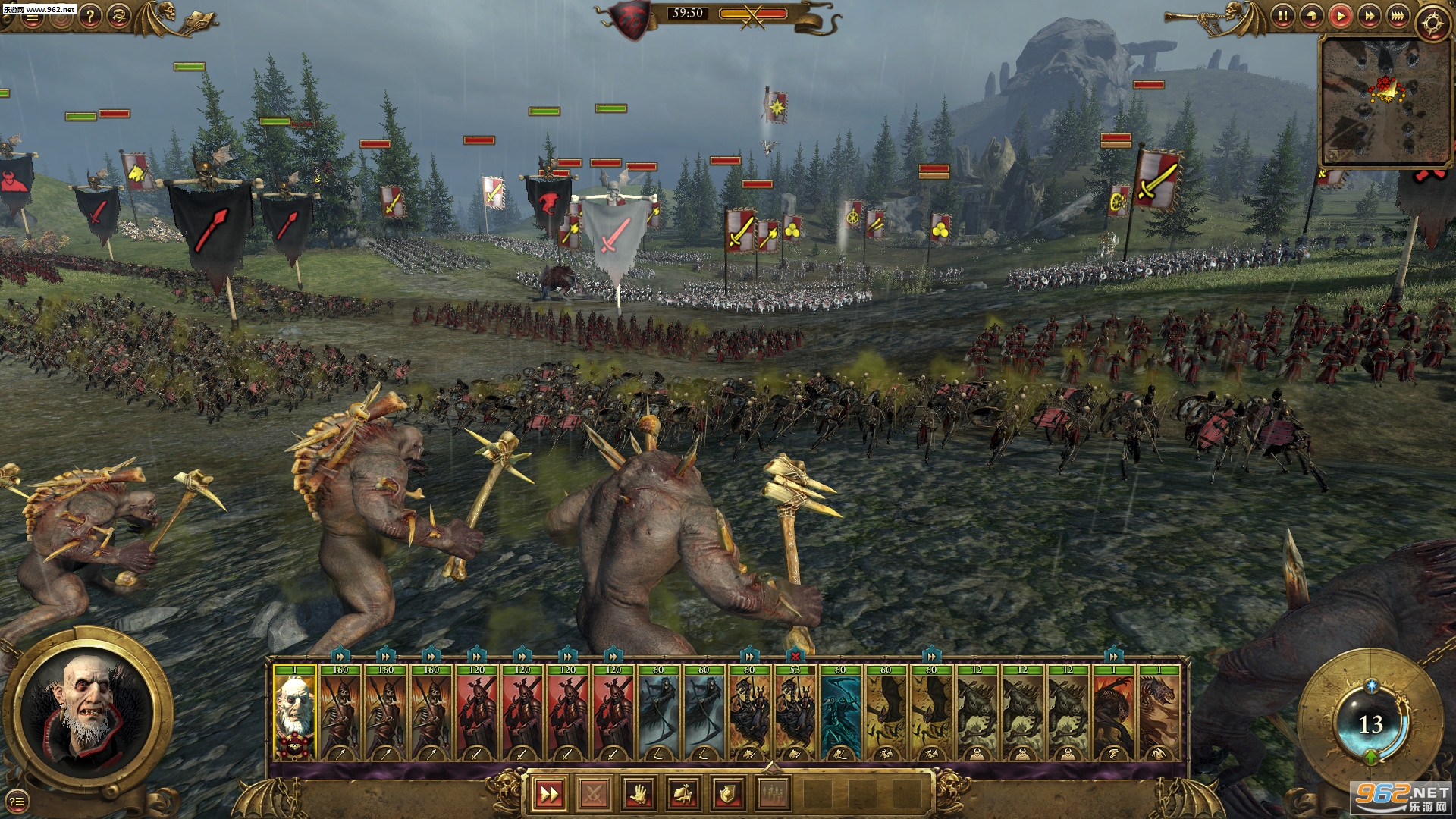This screenshot has height=819, width=1456.
Task: Set battle to fastest four-arrow speed
Action: click(x=1398, y=15)
